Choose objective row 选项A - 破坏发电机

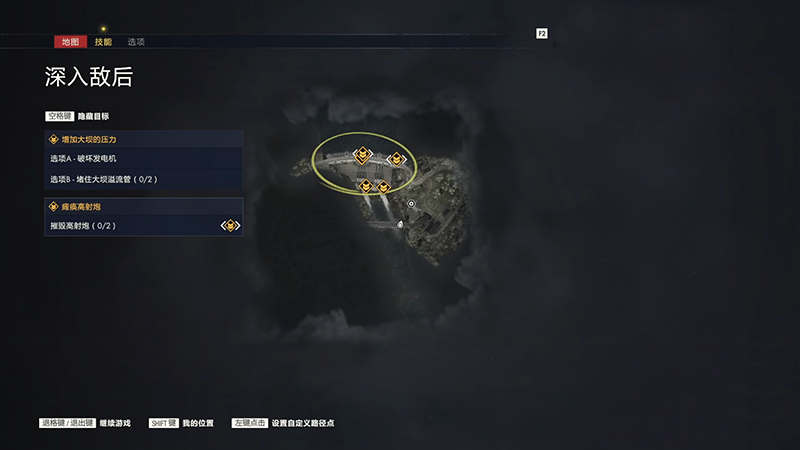(143, 159)
